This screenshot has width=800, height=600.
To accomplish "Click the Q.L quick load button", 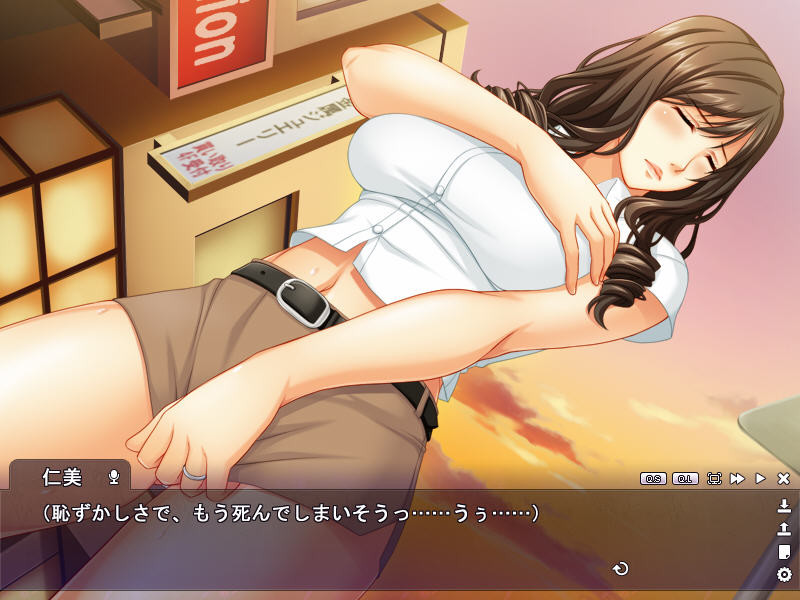I will (x=685, y=479).
